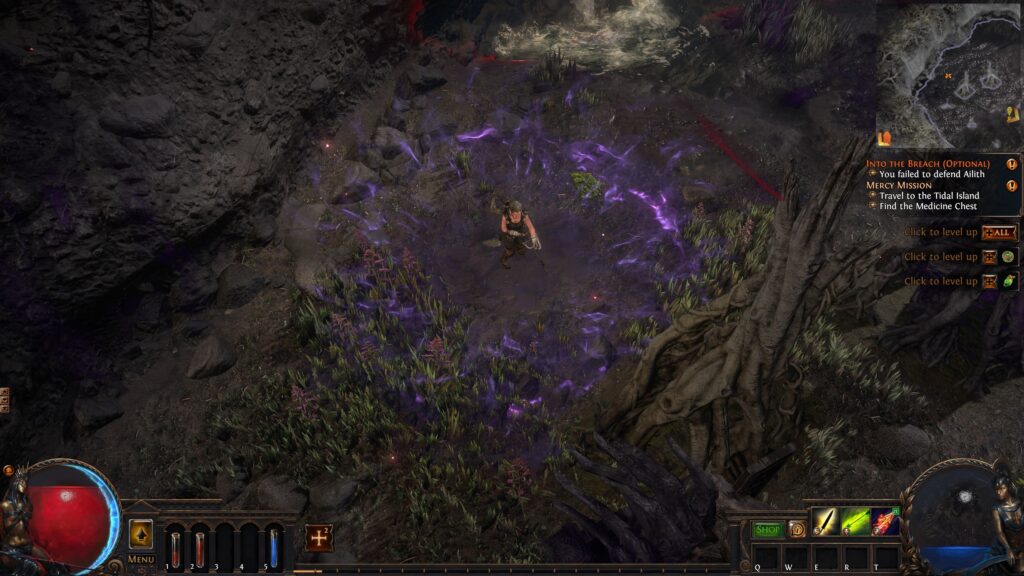
Task: Open the passive skill points plus icon
Action: 319,537
